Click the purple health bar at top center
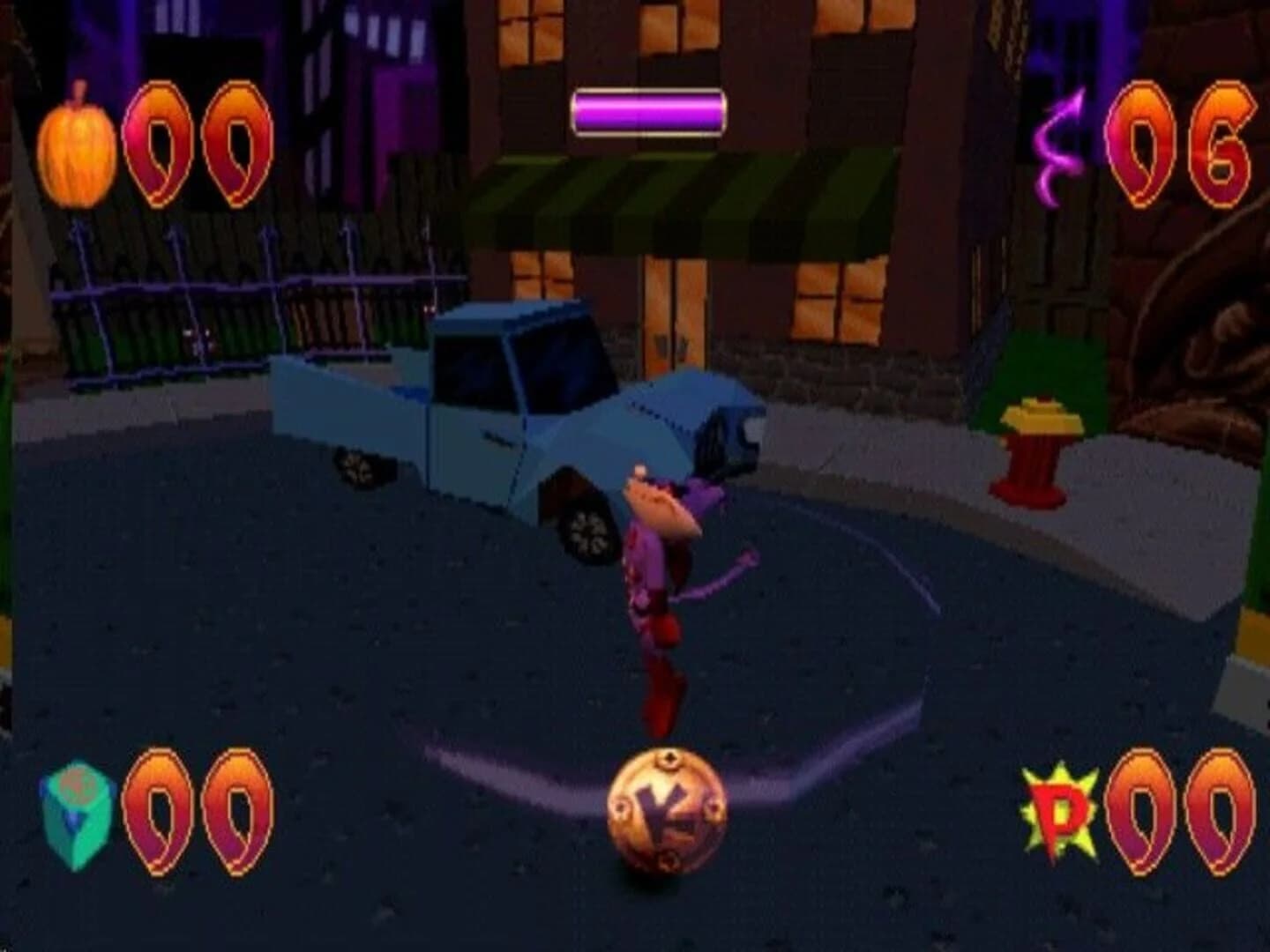This screenshot has height=952, width=1270. tap(648, 112)
